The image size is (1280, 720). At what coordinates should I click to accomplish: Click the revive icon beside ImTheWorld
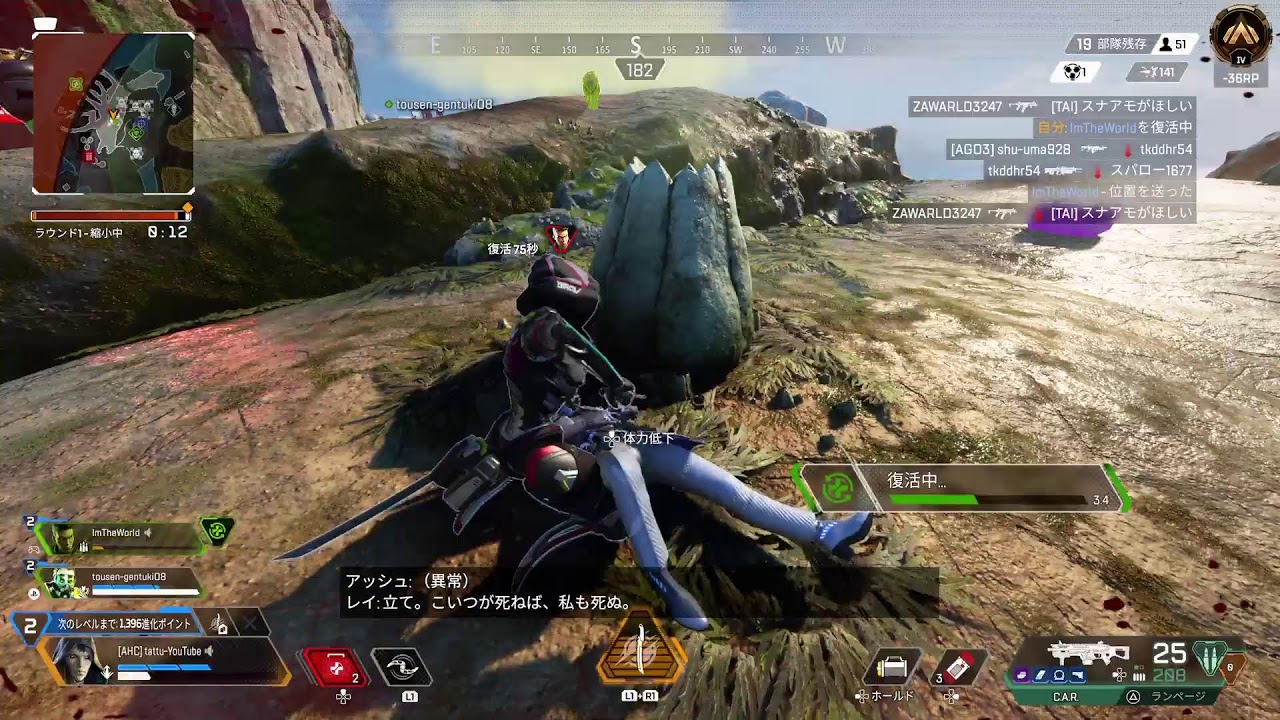pos(217,532)
